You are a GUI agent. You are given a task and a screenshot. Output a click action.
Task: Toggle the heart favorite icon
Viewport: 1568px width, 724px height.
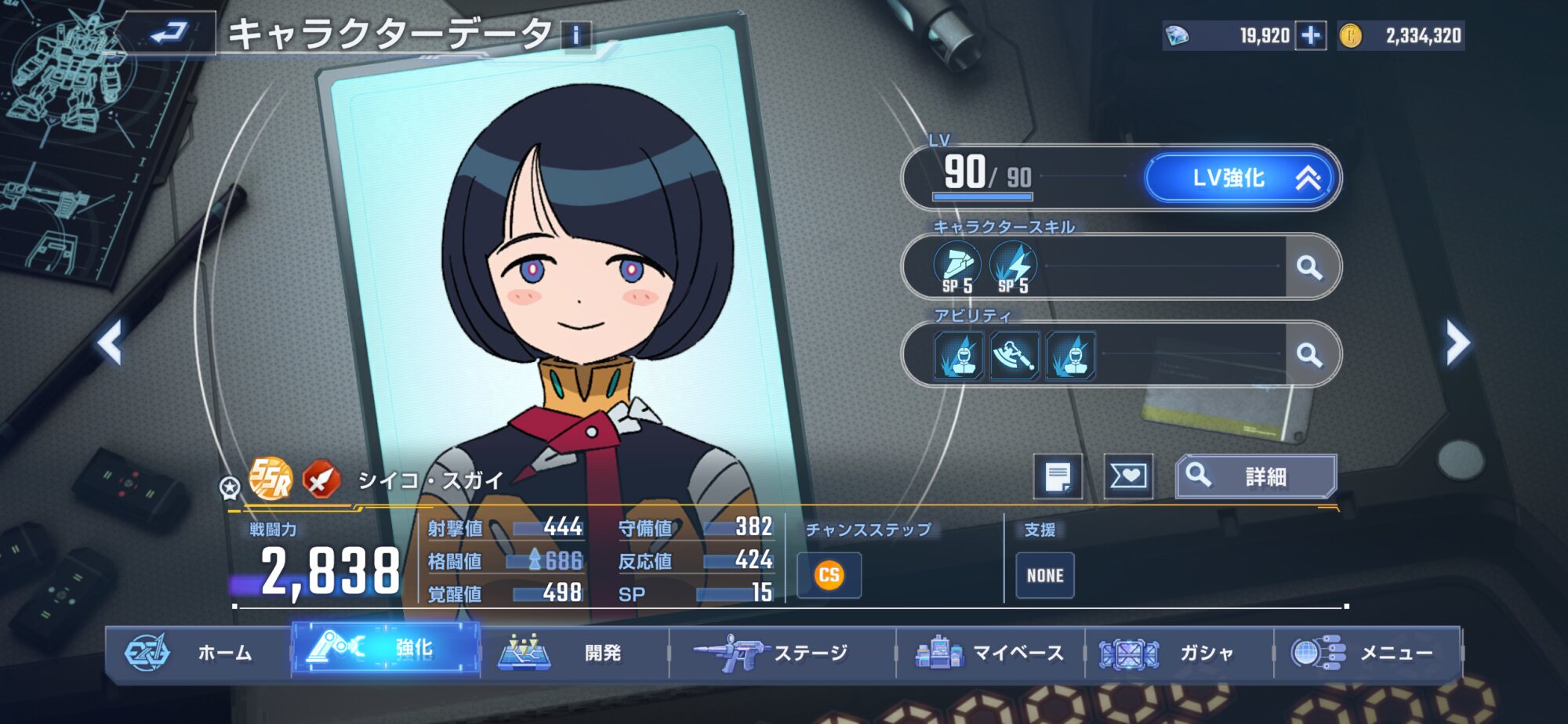[x=1128, y=476]
